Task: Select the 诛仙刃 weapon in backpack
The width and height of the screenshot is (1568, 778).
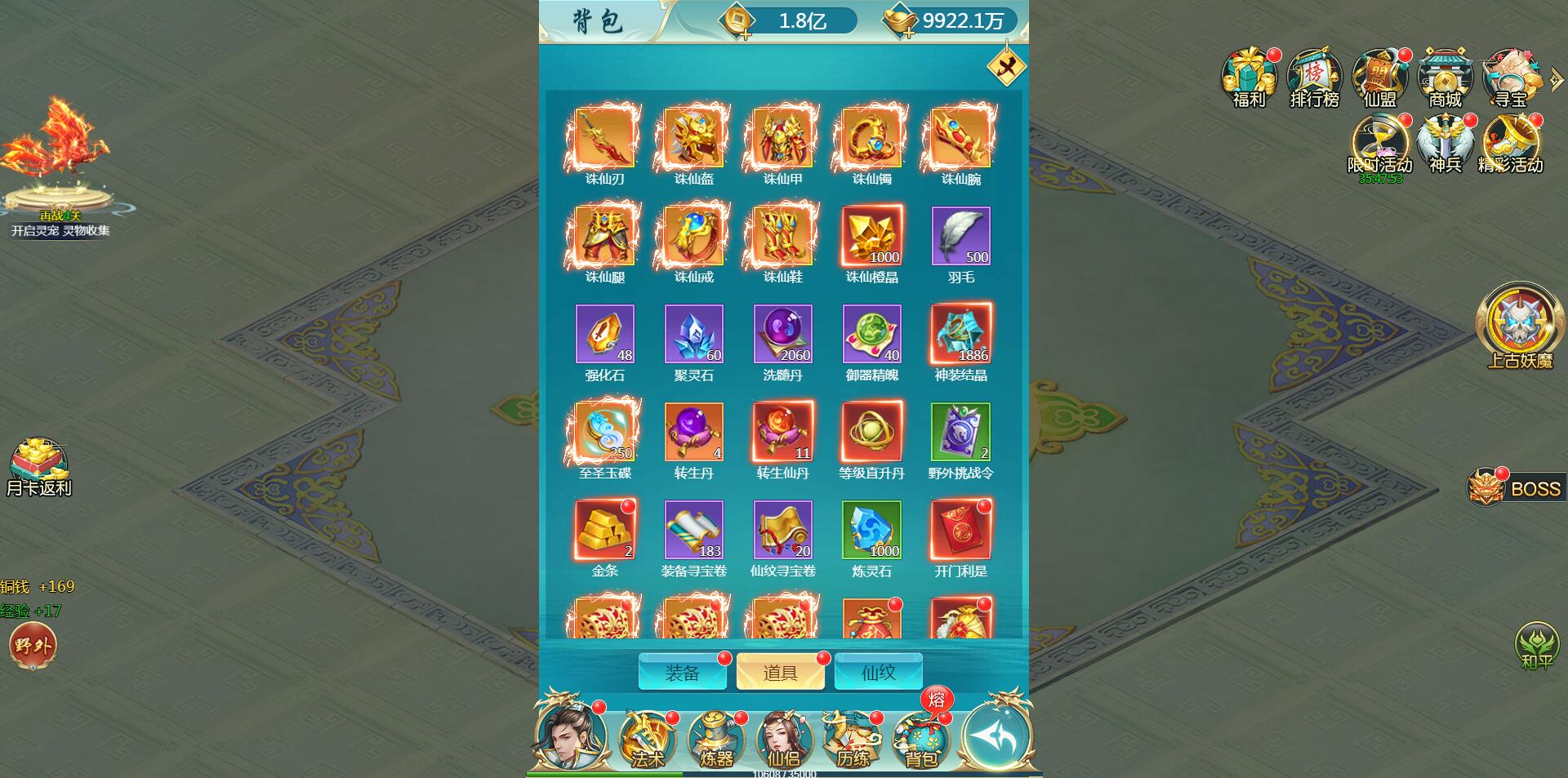Action: point(604,139)
